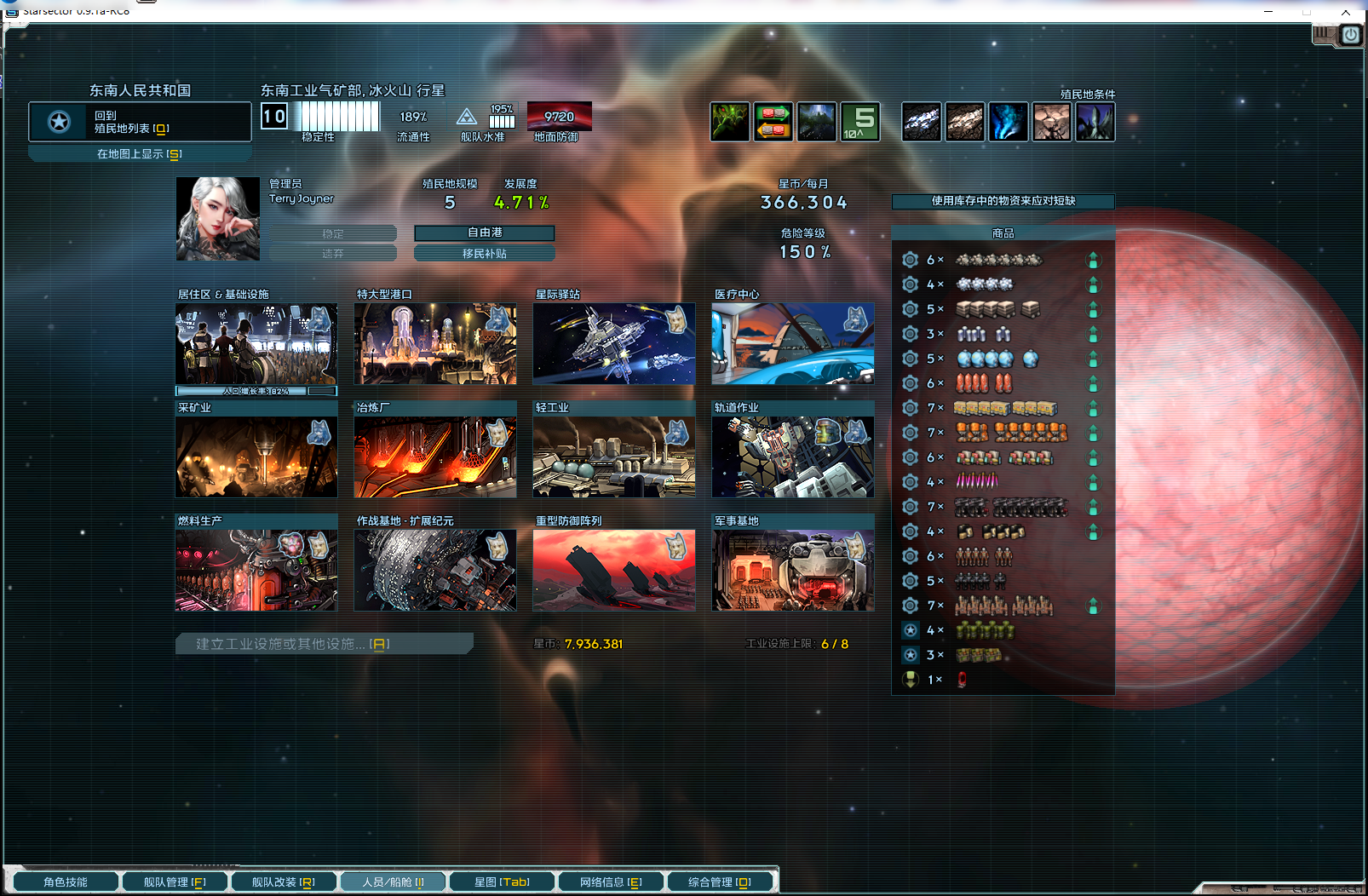Image resolution: width=1368 pixels, height=896 pixels.
Task: Click the Military Base structure 军事基地
Action: pyautogui.click(x=791, y=569)
